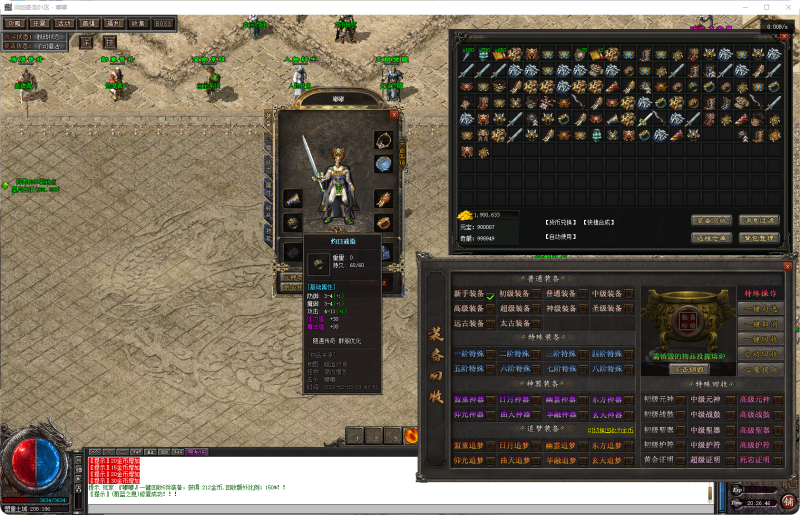Select the 死忠证明 checkbox
The image size is (800, 515).
coord(777,460)
